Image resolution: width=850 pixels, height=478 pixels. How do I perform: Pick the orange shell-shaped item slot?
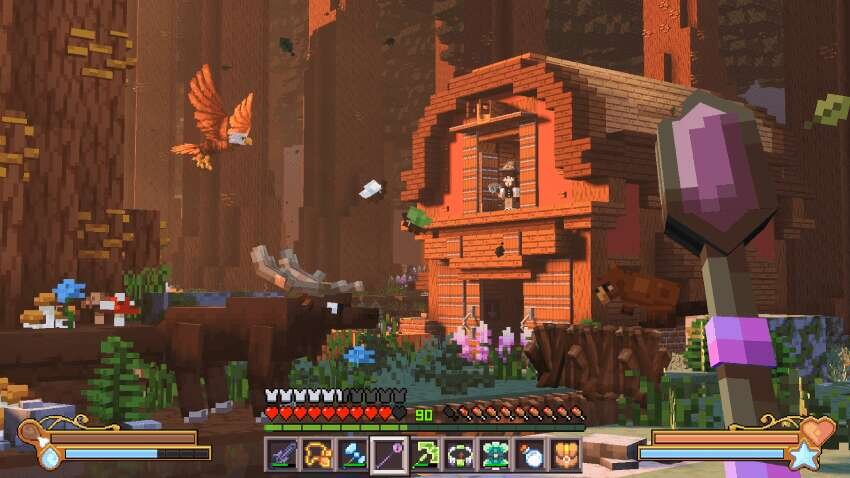click(565, 455)
